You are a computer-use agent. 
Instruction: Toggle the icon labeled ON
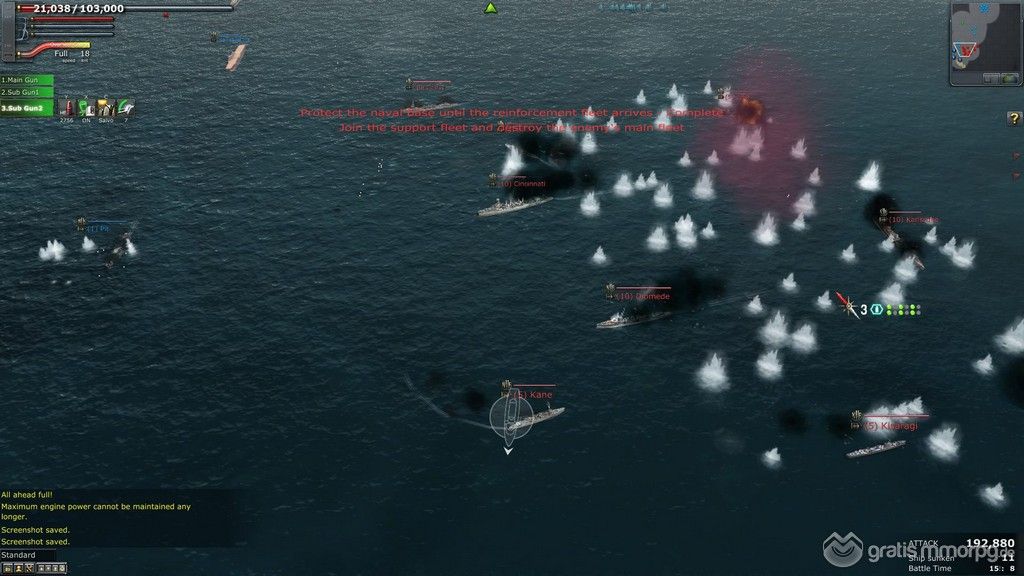tap(86, 108)
